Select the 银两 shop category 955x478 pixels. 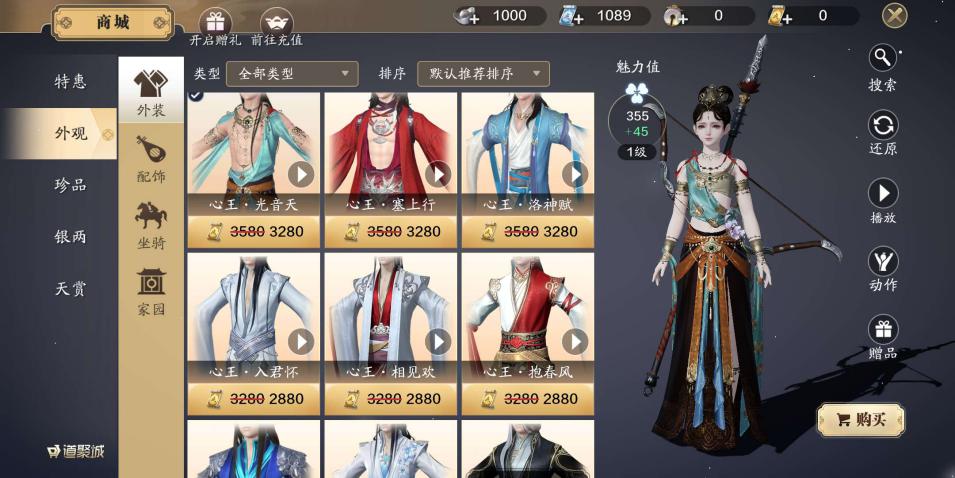click(x=70, y=237)
